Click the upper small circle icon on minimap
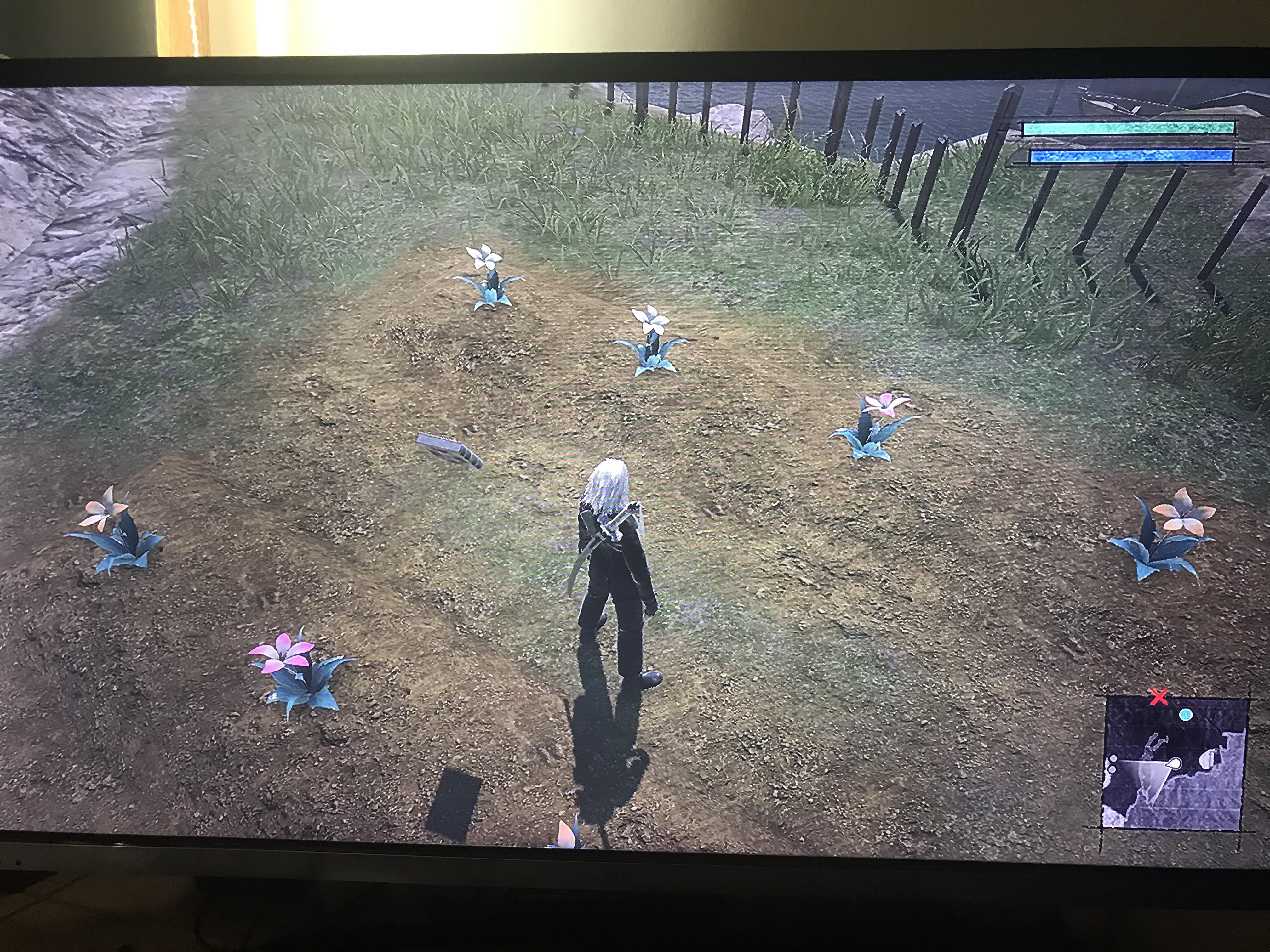This screenshot has width=1270, height=952. (x=1114, y=759)
